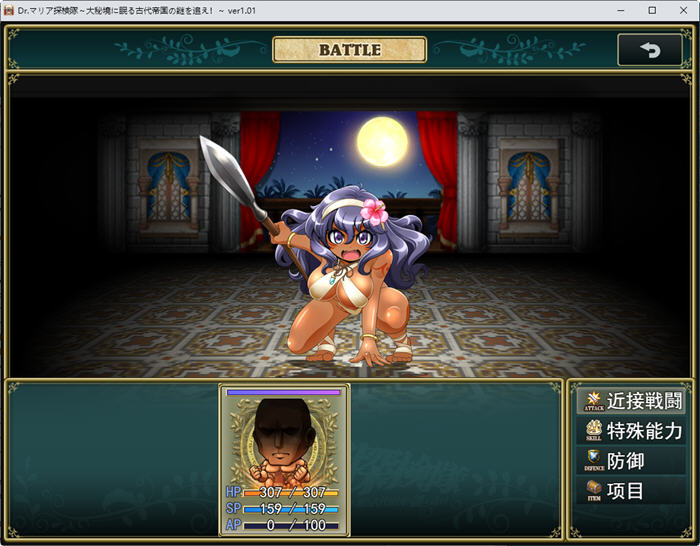Select the 近接戦闘 attack command
This screenshot has width=700, height=546.
click(631, 402)
